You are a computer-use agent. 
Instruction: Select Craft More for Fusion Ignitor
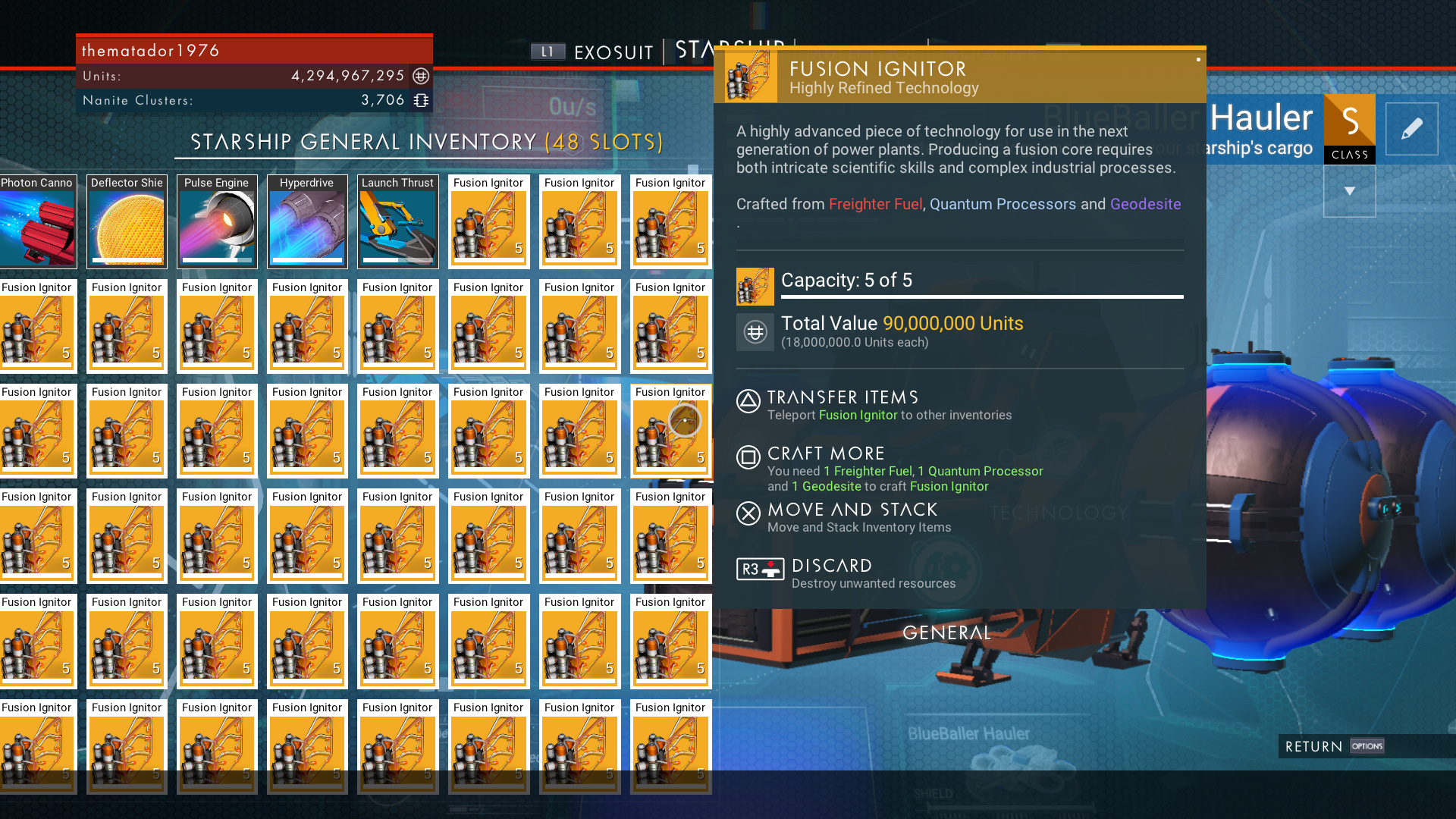point(826,454)
